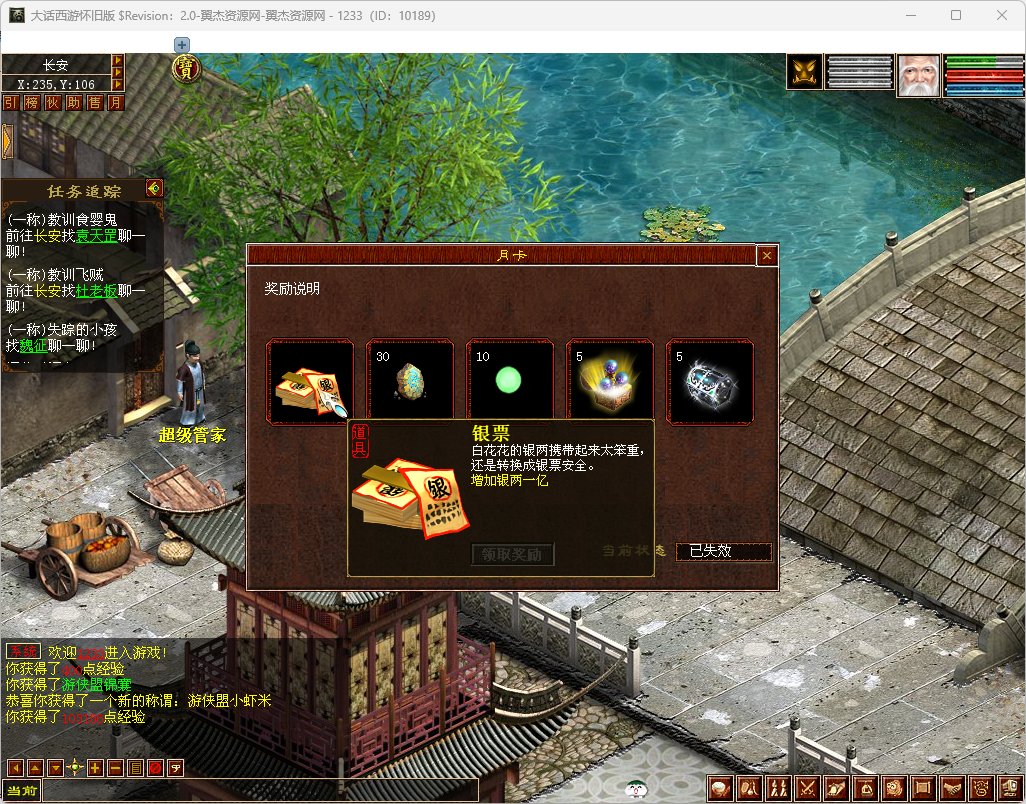The height and width of the screenshot is (804, 1026).
Task: Click the 月 monthly card button
Action: tap(116, 102)
